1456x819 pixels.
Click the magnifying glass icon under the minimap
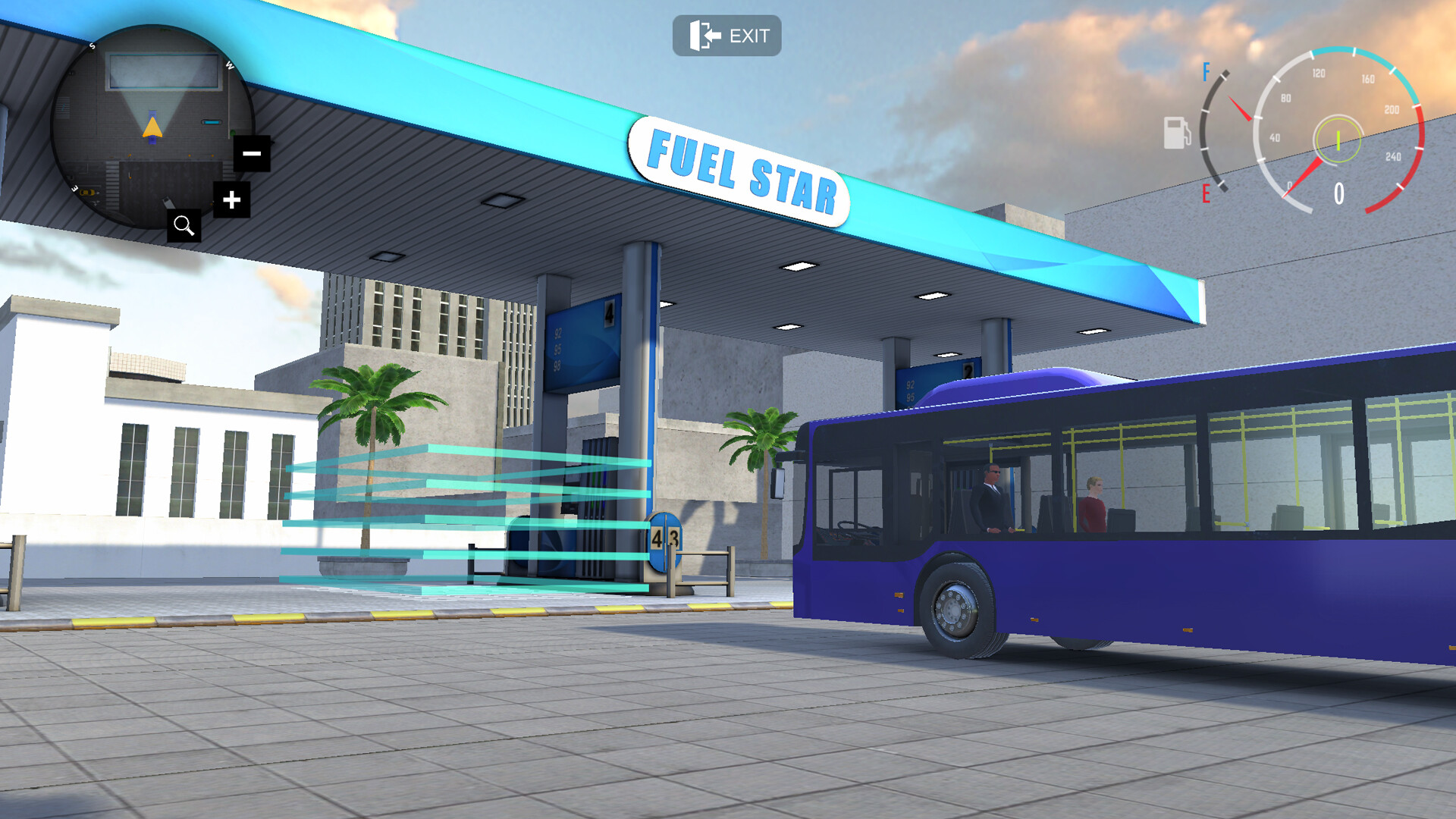click(184, 224)
